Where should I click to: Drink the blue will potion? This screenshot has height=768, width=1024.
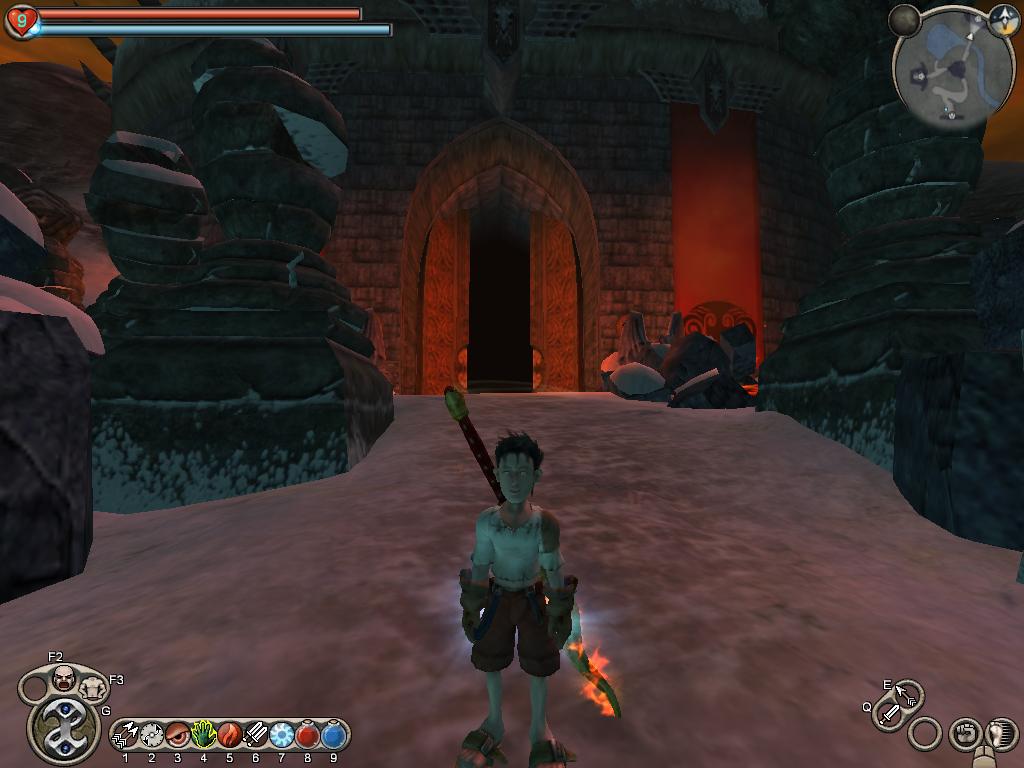click(333, 736)
